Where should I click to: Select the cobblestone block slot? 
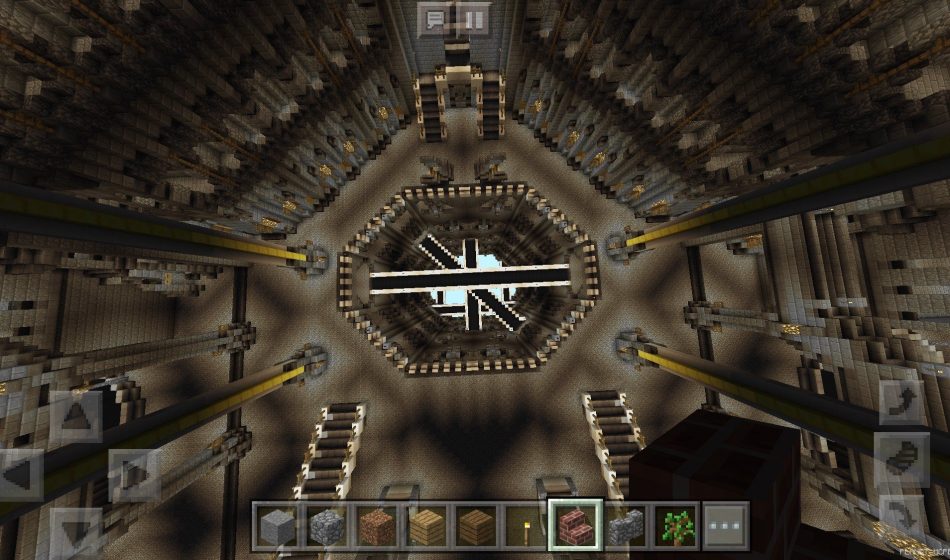[325, 525]
